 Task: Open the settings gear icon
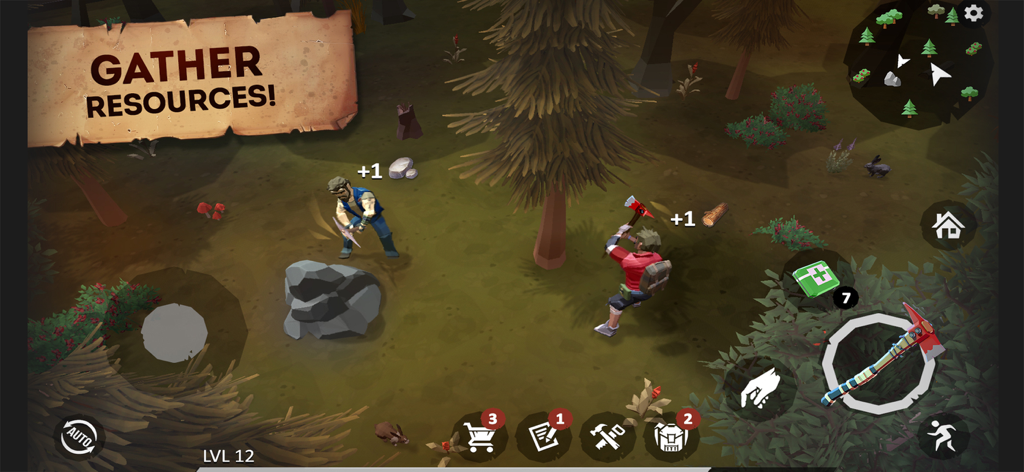click(973, 14)
